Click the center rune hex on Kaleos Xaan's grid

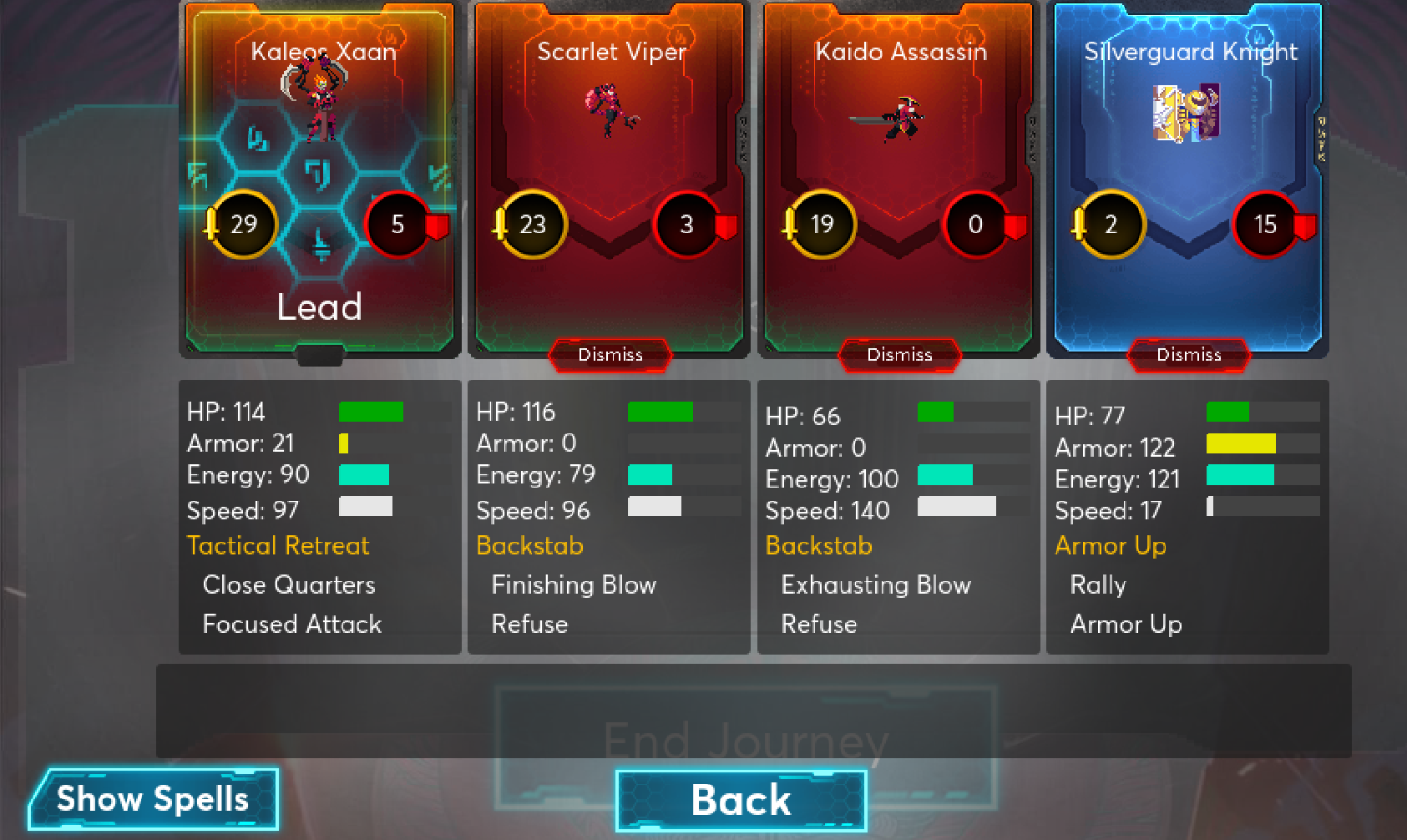[x=319, y=175]
